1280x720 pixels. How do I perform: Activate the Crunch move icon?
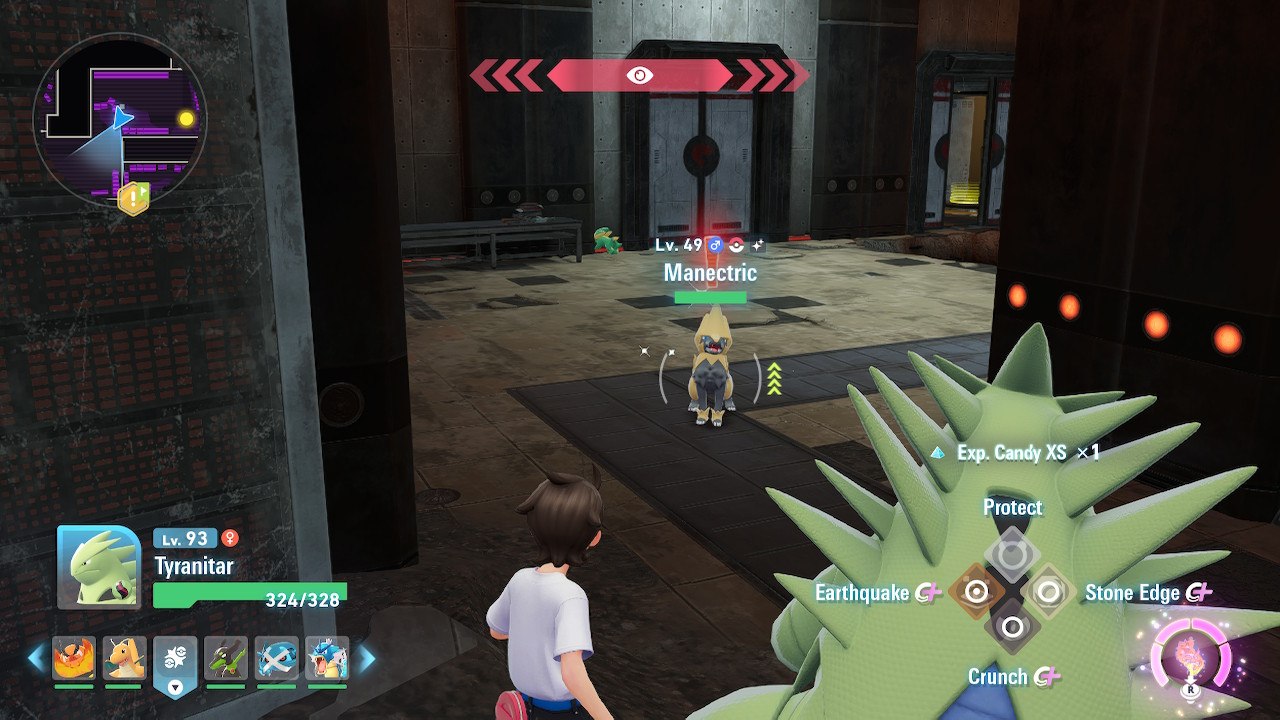click(1012, 628)
